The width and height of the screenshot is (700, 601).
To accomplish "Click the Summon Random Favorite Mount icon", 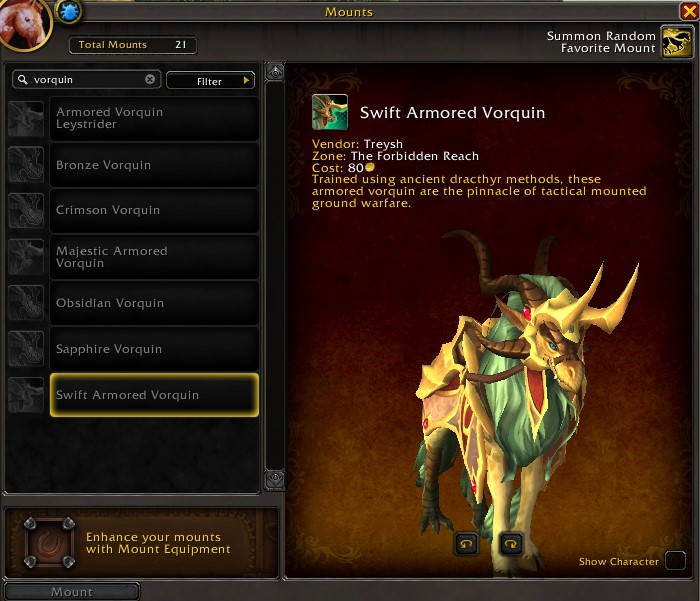I will 677,43.
